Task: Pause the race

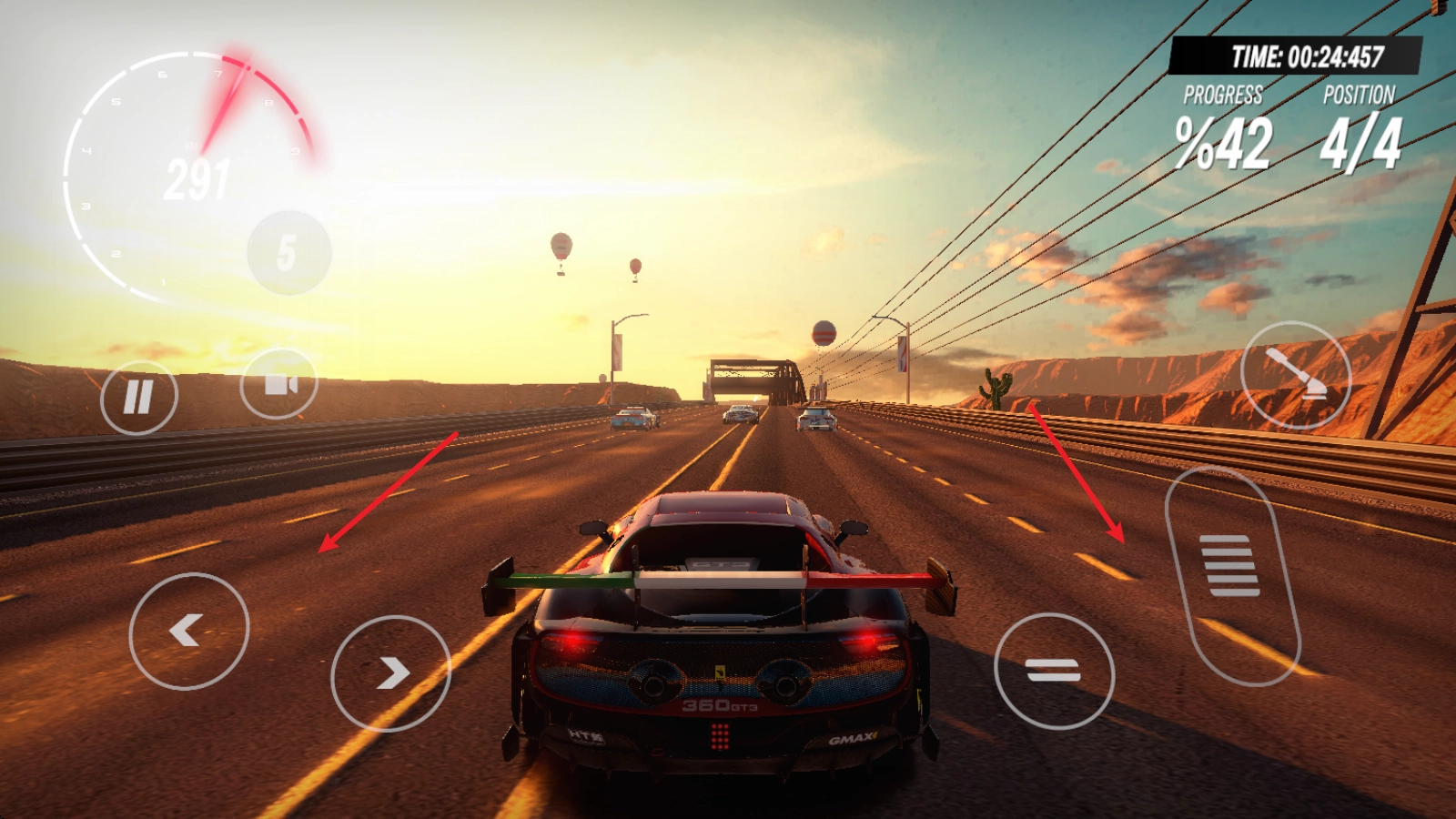Action: coord(138,398)
